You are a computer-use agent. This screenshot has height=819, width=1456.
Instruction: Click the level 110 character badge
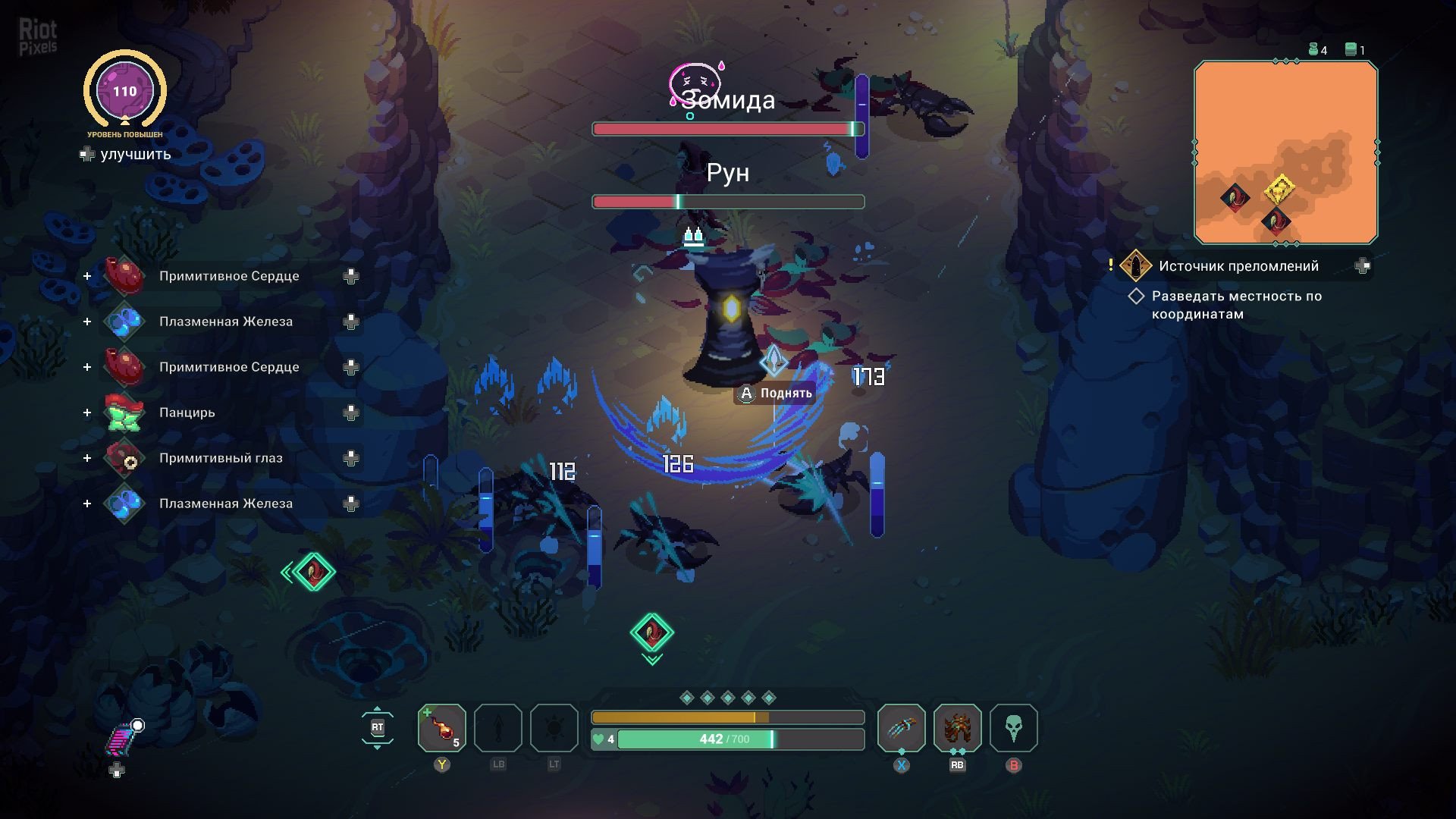point(124,91)
